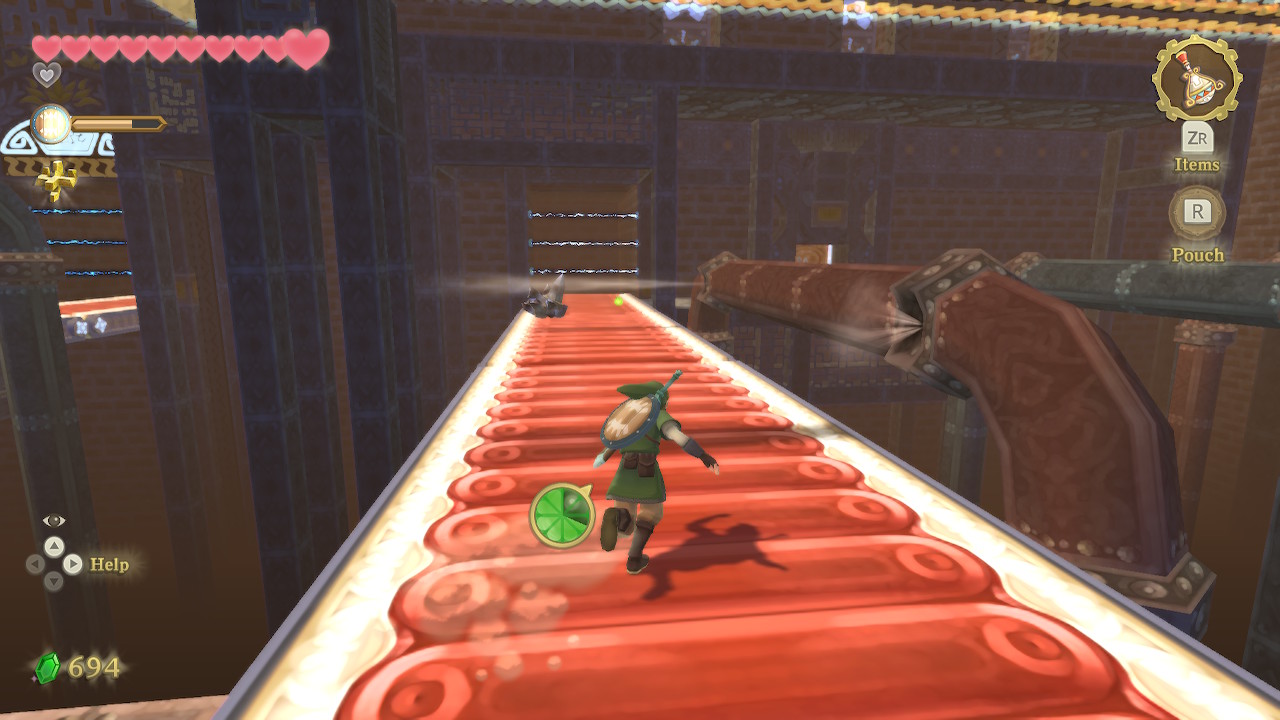1280x720 pixels.
Task: Click the golden key piece icon
Action: [x=56, y=180]
